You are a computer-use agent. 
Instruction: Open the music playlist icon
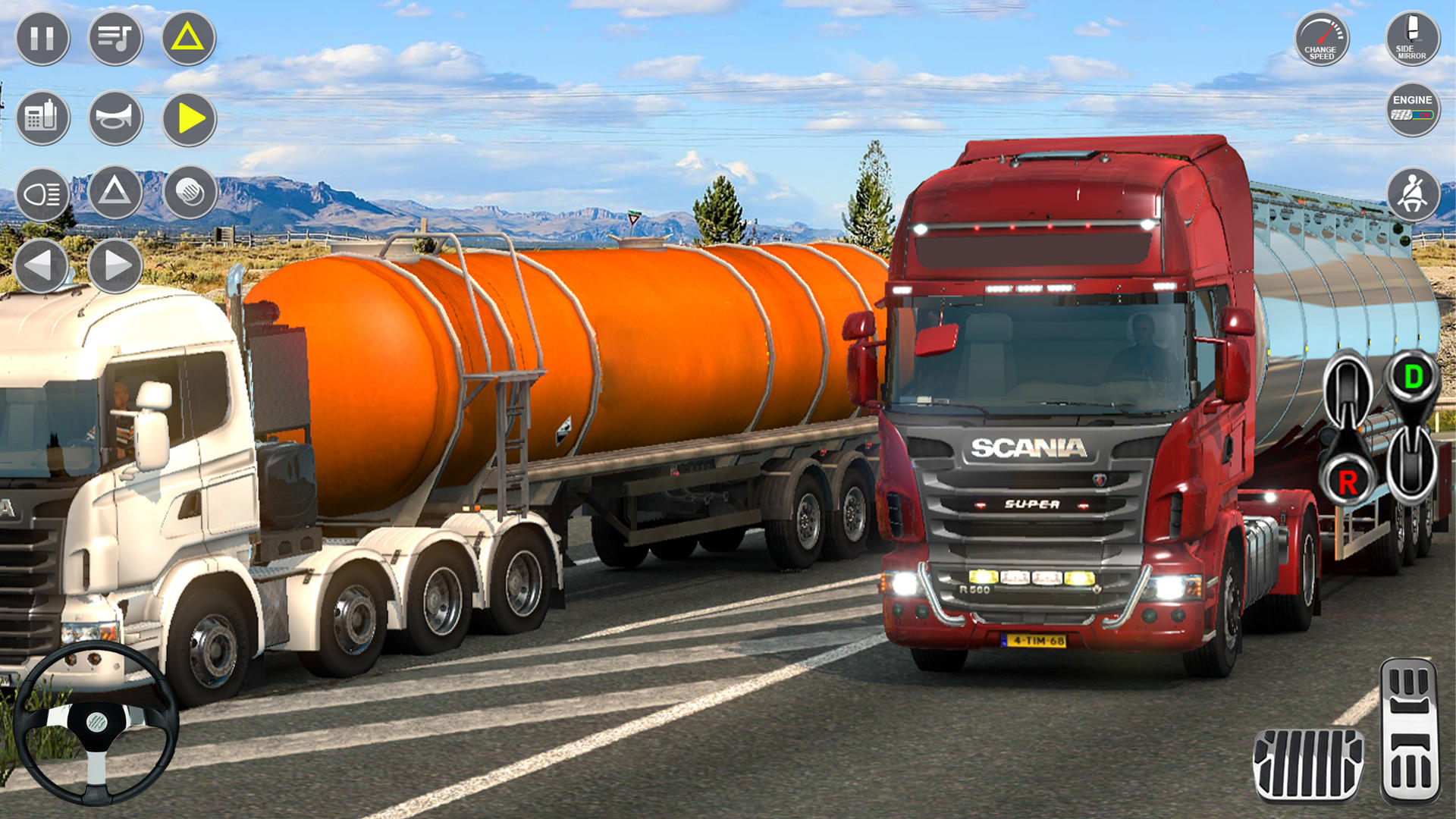(x=115, y=37)
